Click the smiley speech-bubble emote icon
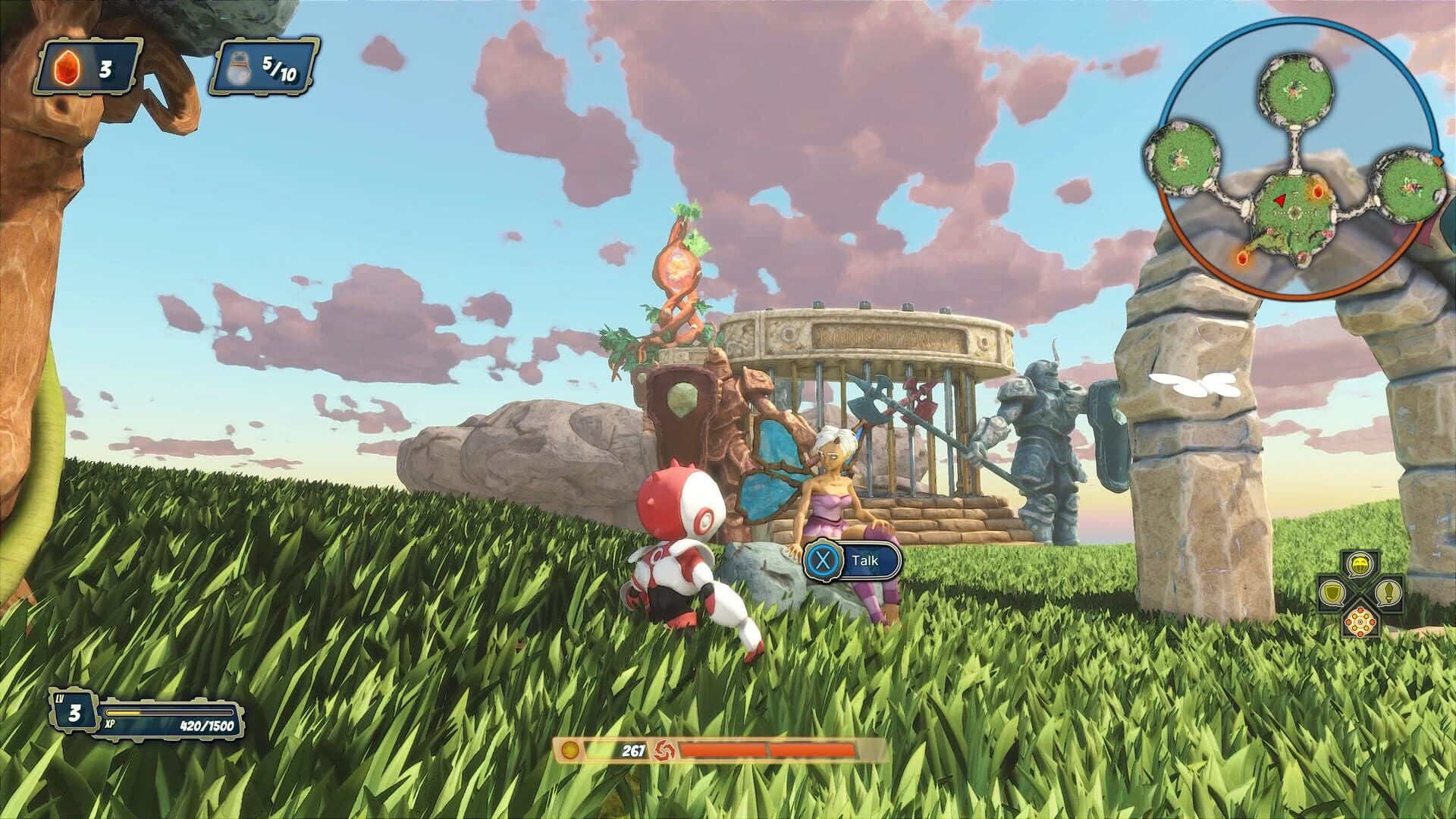Viewport: 1456px width, 819px height. [1359, 564]
